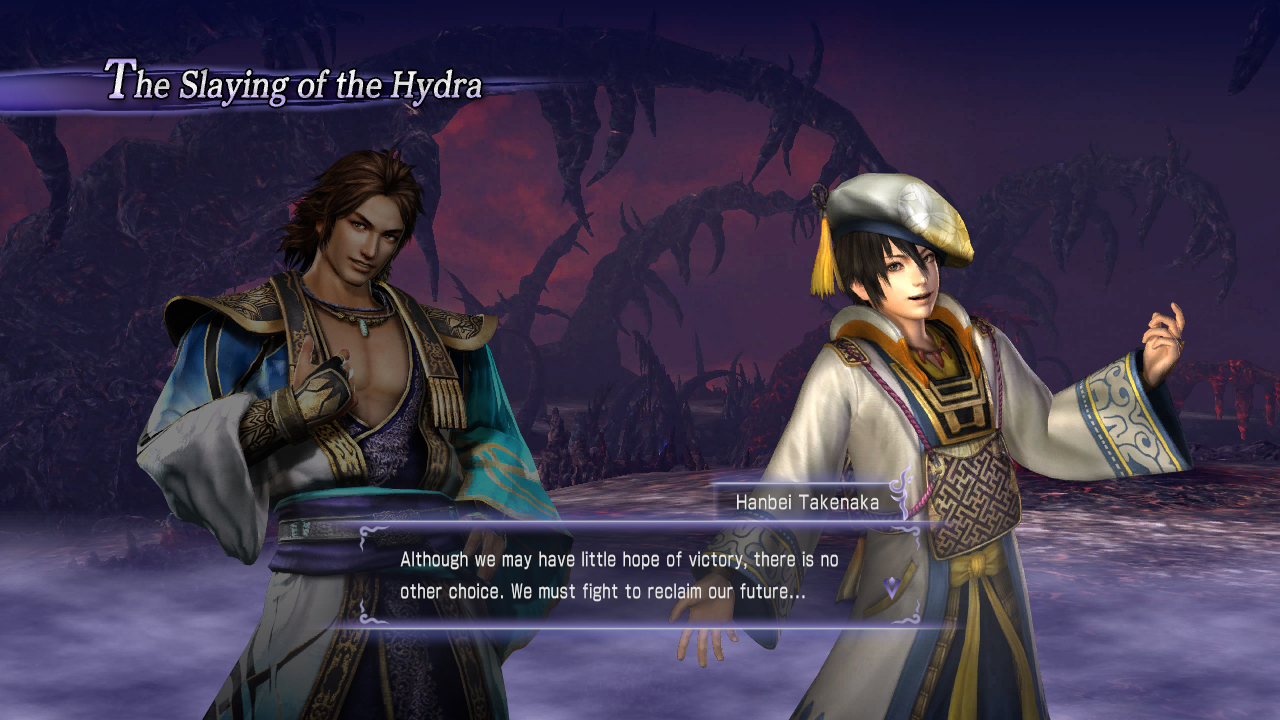1280x720 pixels.
Task: Click the ornamental swirl above the advance indicator
Action: [903, 531]
